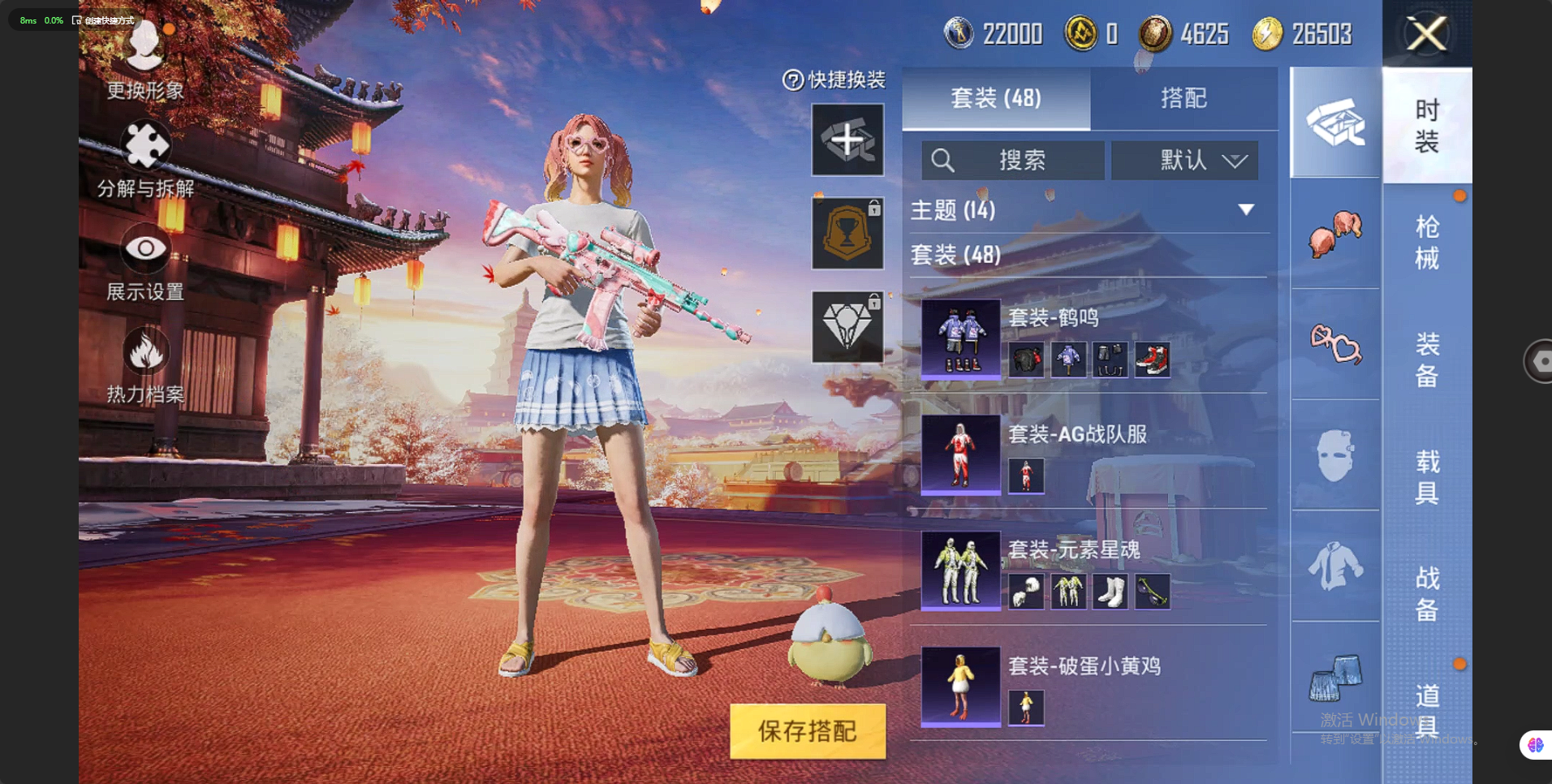Open the 载具 vehicles category
1552x784 pixels.
click(1426, 476)
